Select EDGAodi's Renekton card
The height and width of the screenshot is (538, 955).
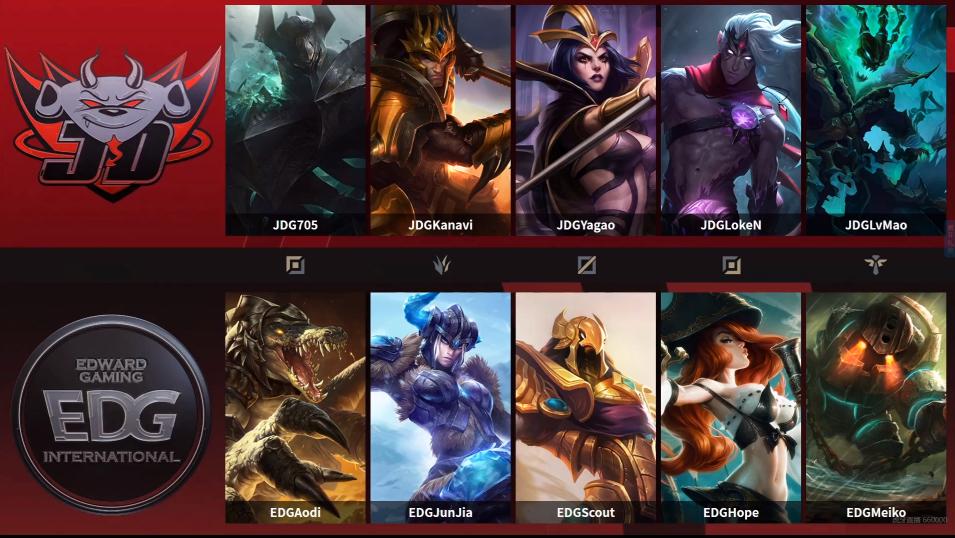[x=295, y=405]
